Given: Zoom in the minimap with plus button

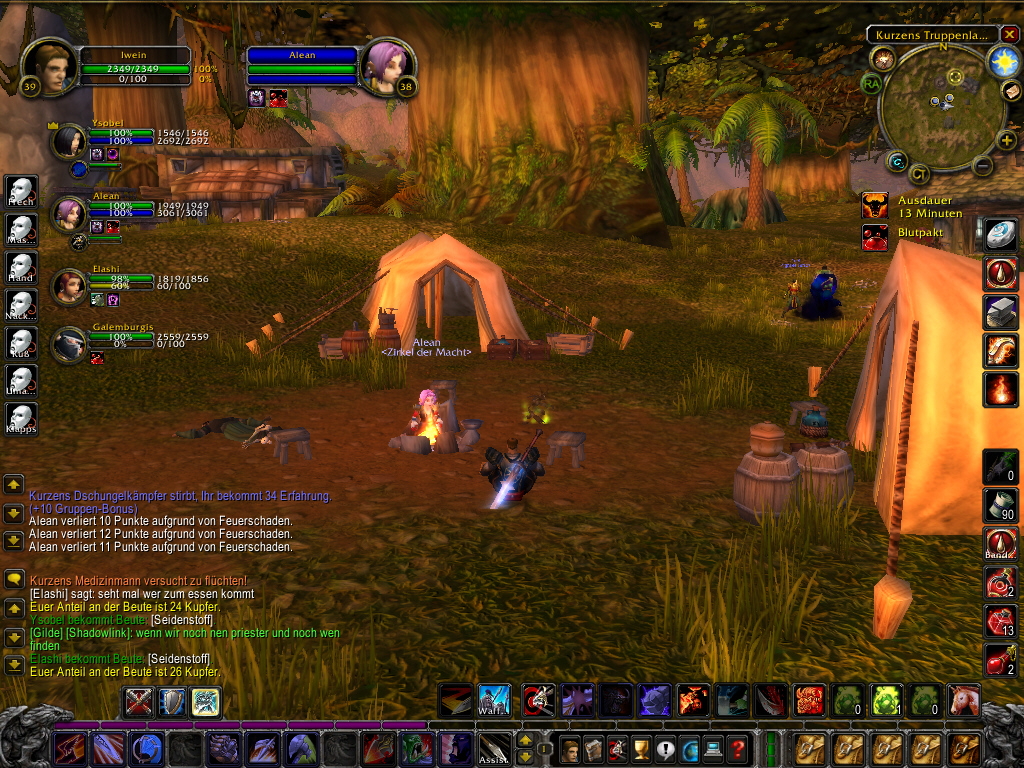Looking at the screenshot, I should [x=1007, y=141].
